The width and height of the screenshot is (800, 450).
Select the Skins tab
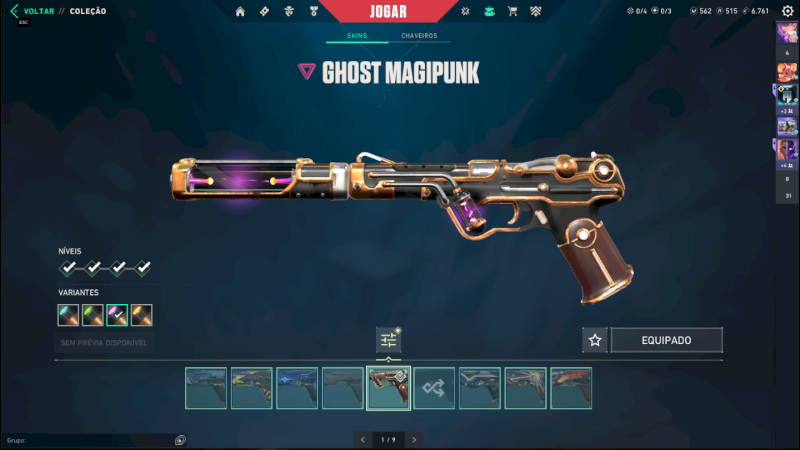pos(357,36)
